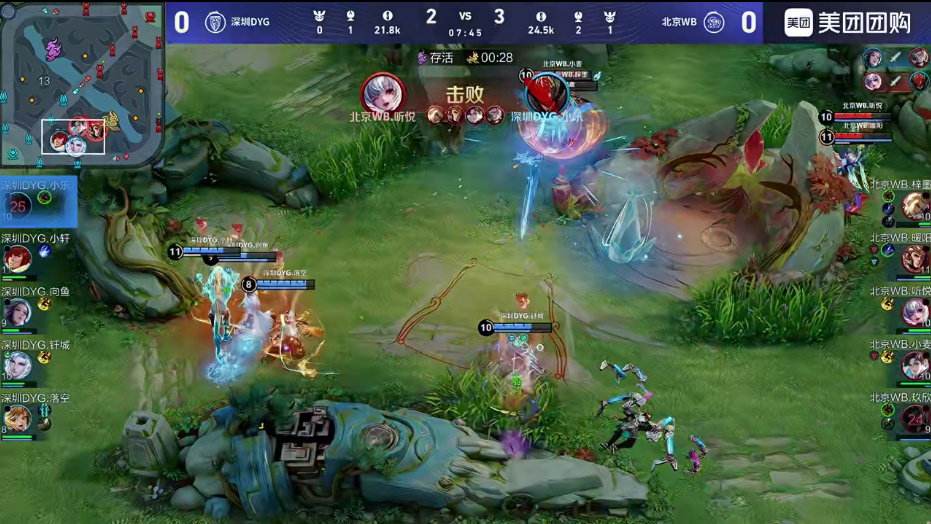Screen dimensions: 931x524
Task: Click 深圳DYG.小乐 portrait in kill banner
Action: tap(546, 93)
